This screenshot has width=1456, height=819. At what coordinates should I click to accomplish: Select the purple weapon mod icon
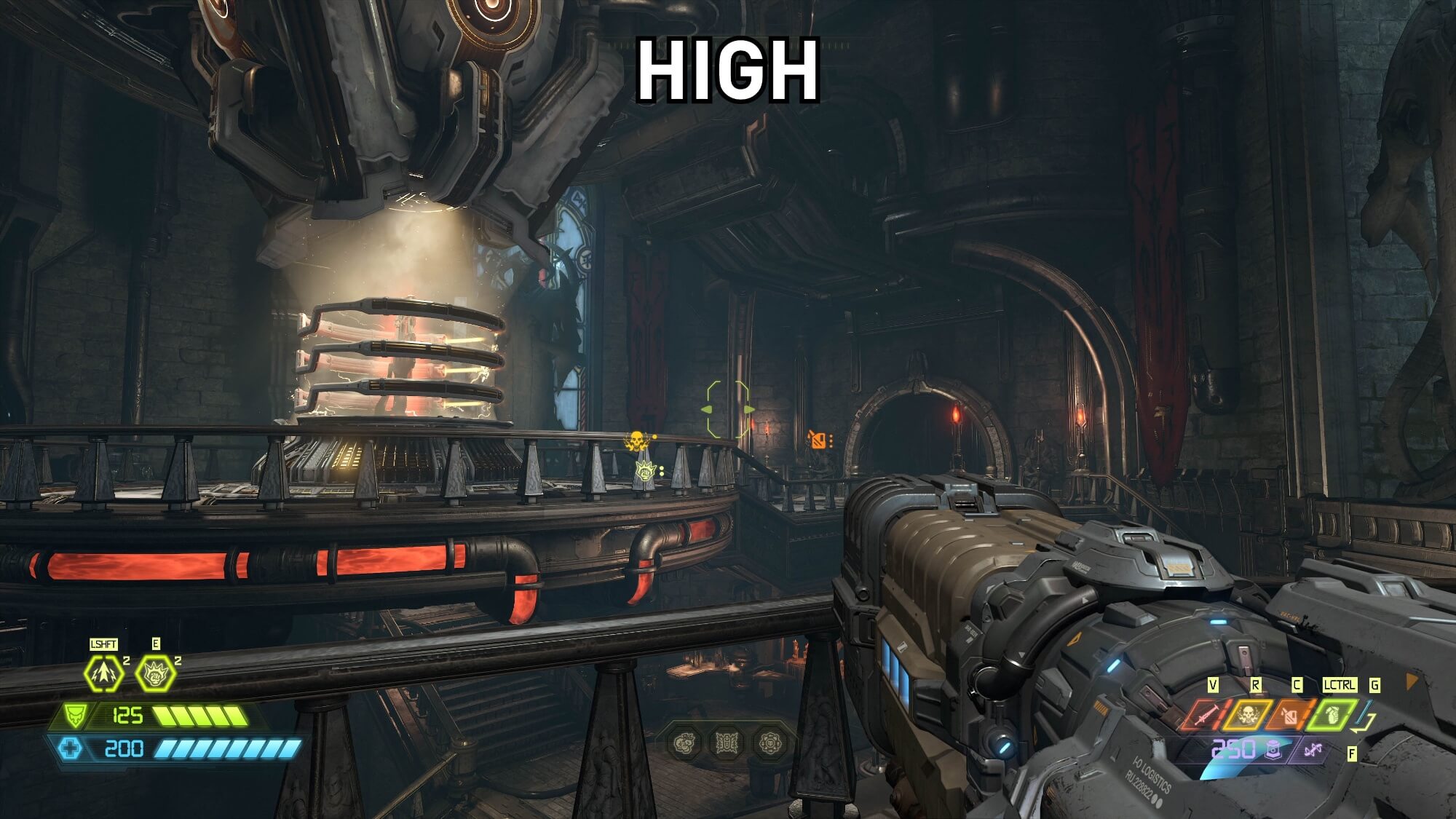tap(1312, 749)
